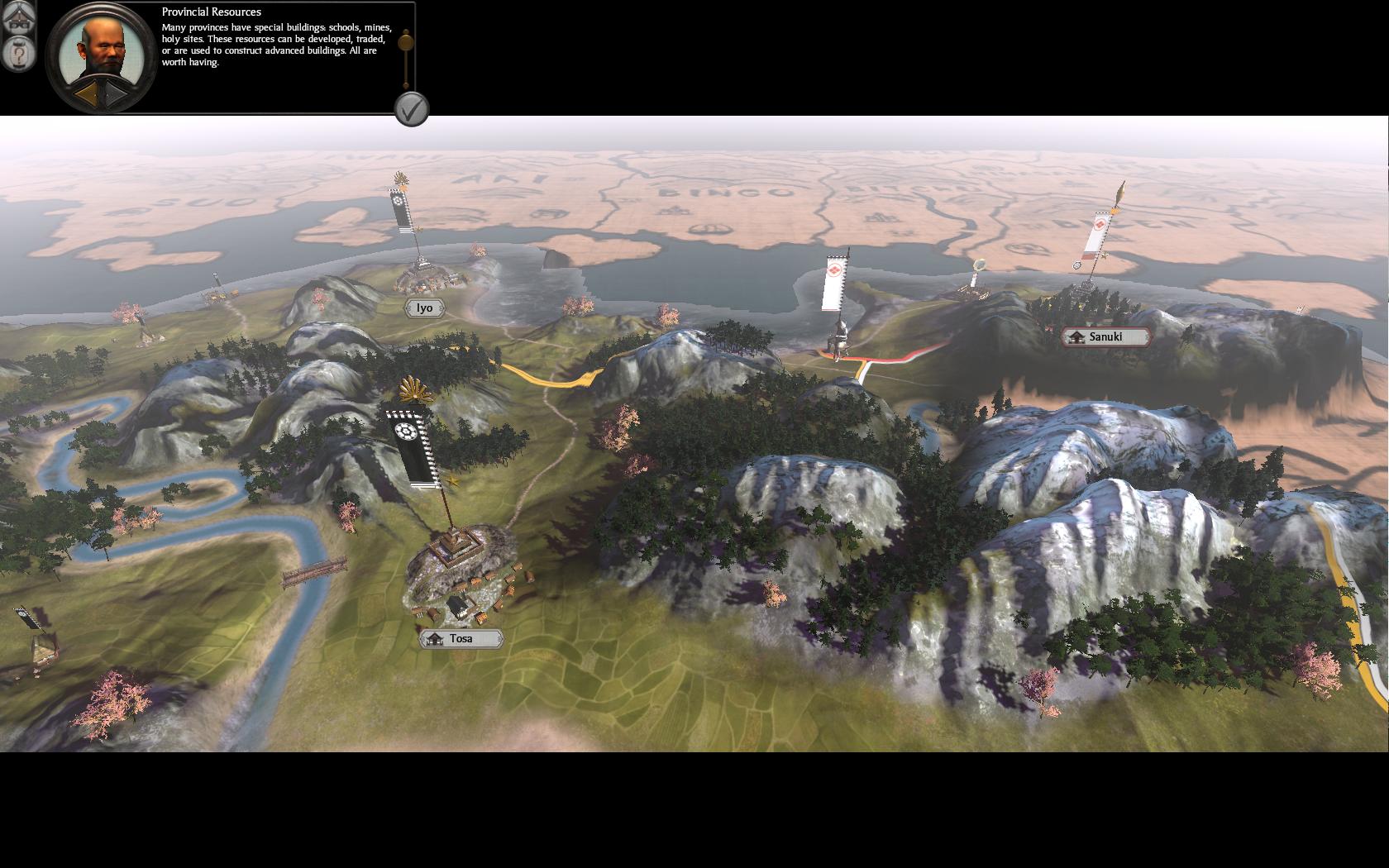Select the Sanuki province label

pyautogui.click(x=1105, y=336)
